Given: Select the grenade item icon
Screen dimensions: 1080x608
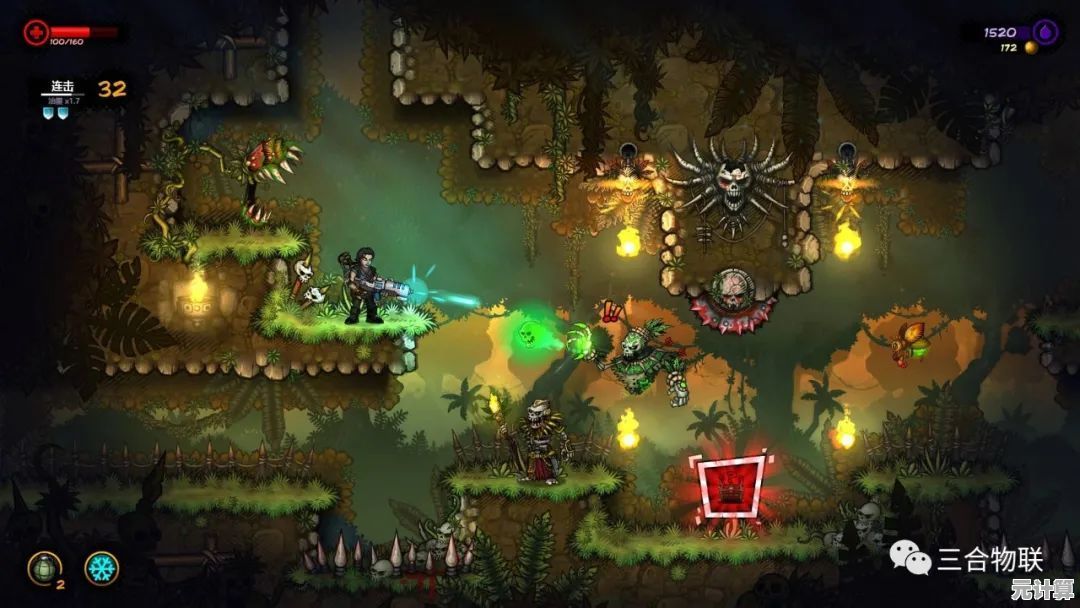Looking at the screenshot, I should click(x=44, y=567).
